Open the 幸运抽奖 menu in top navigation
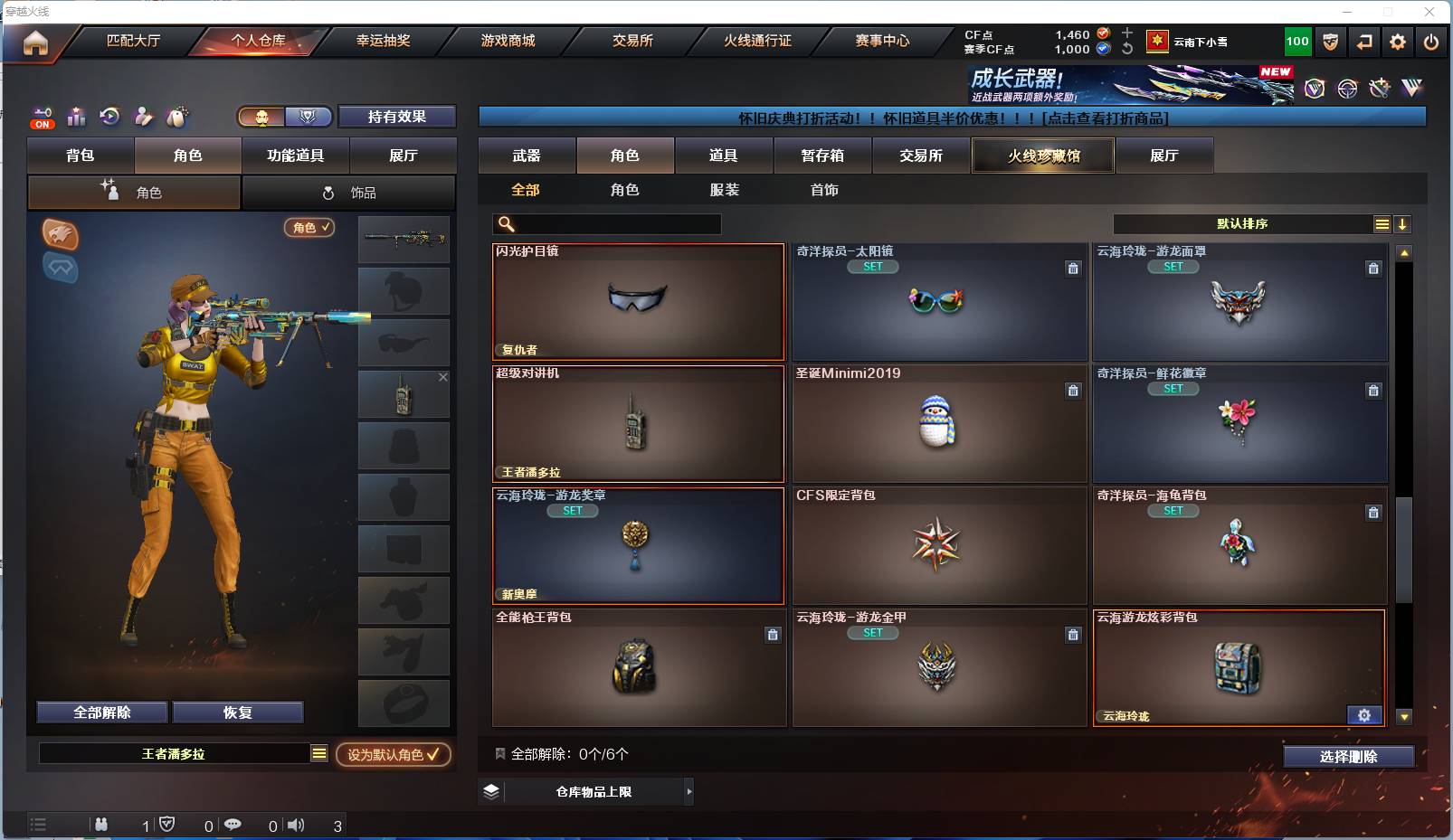 pyautogui.click(x=384, y=41)
